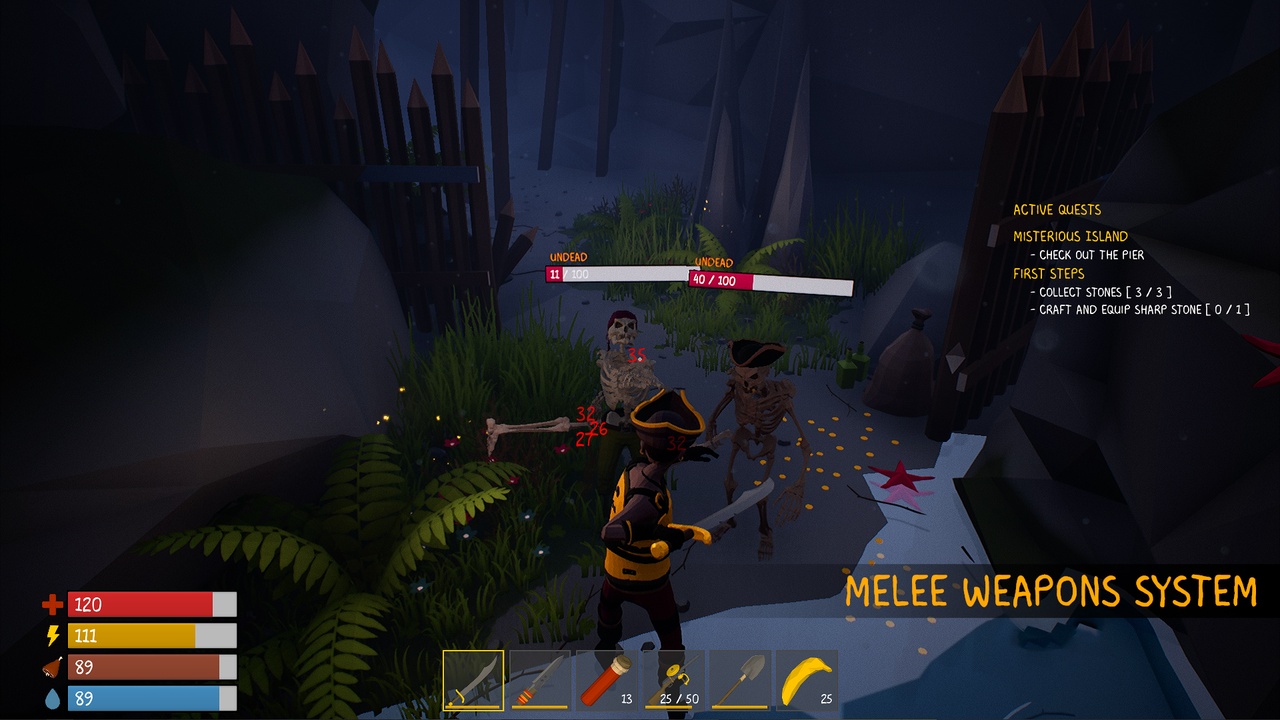Select the banana stack of 25

[x=808, y=680]
